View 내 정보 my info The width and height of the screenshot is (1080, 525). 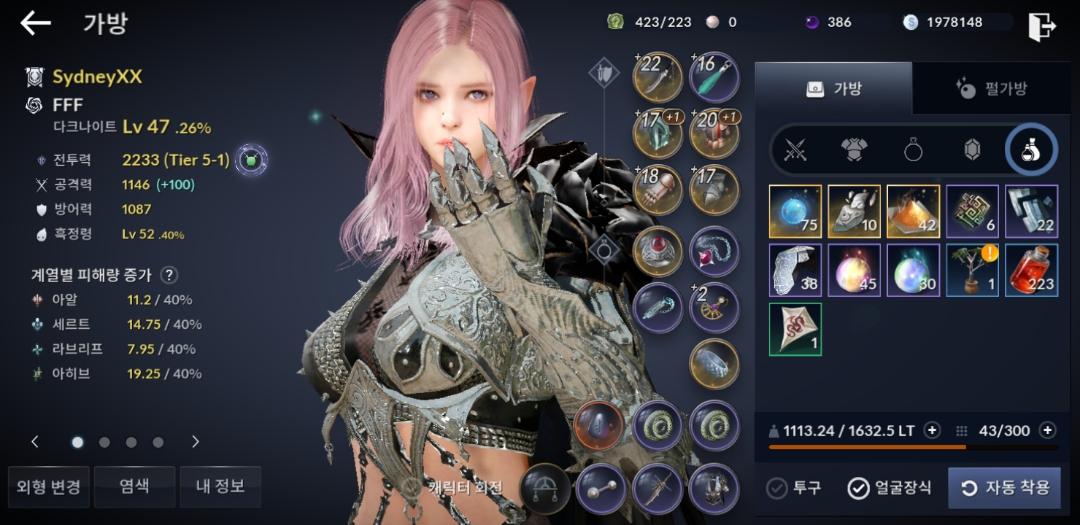coord(220,487)
